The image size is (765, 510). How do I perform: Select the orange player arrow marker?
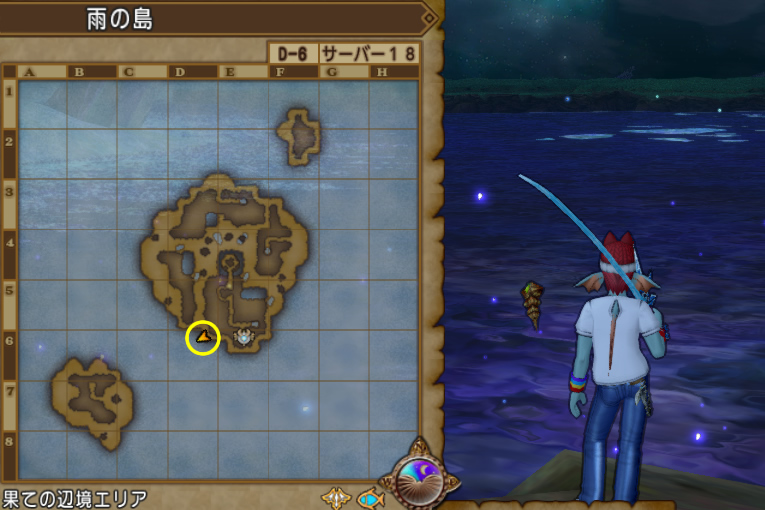[x=203, y=337]
